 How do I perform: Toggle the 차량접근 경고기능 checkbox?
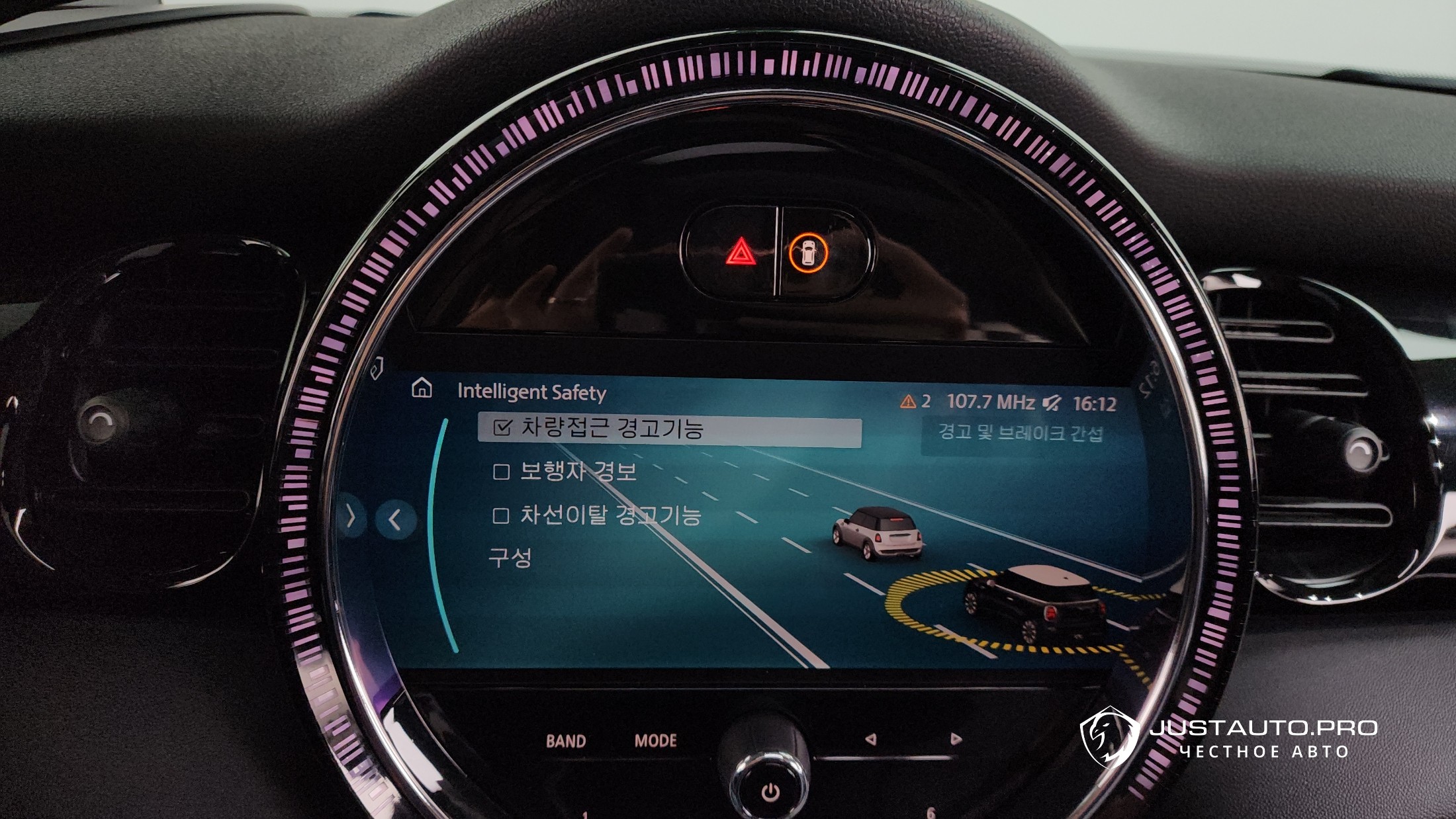tap(502, 428)
